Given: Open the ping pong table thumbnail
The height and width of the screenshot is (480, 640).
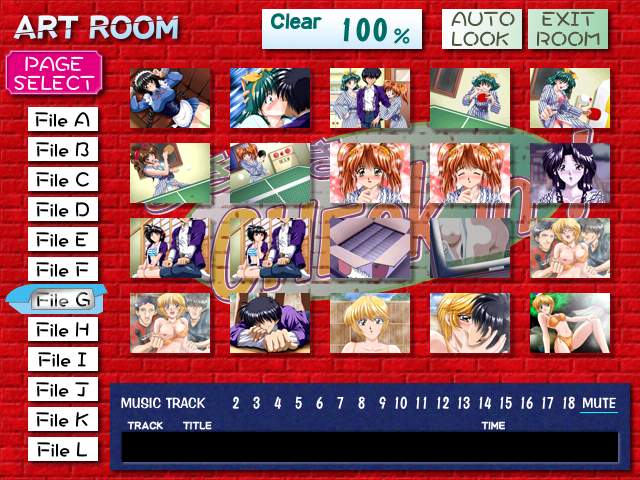Looking at the screenshot, I should click(x=269, y=173).
